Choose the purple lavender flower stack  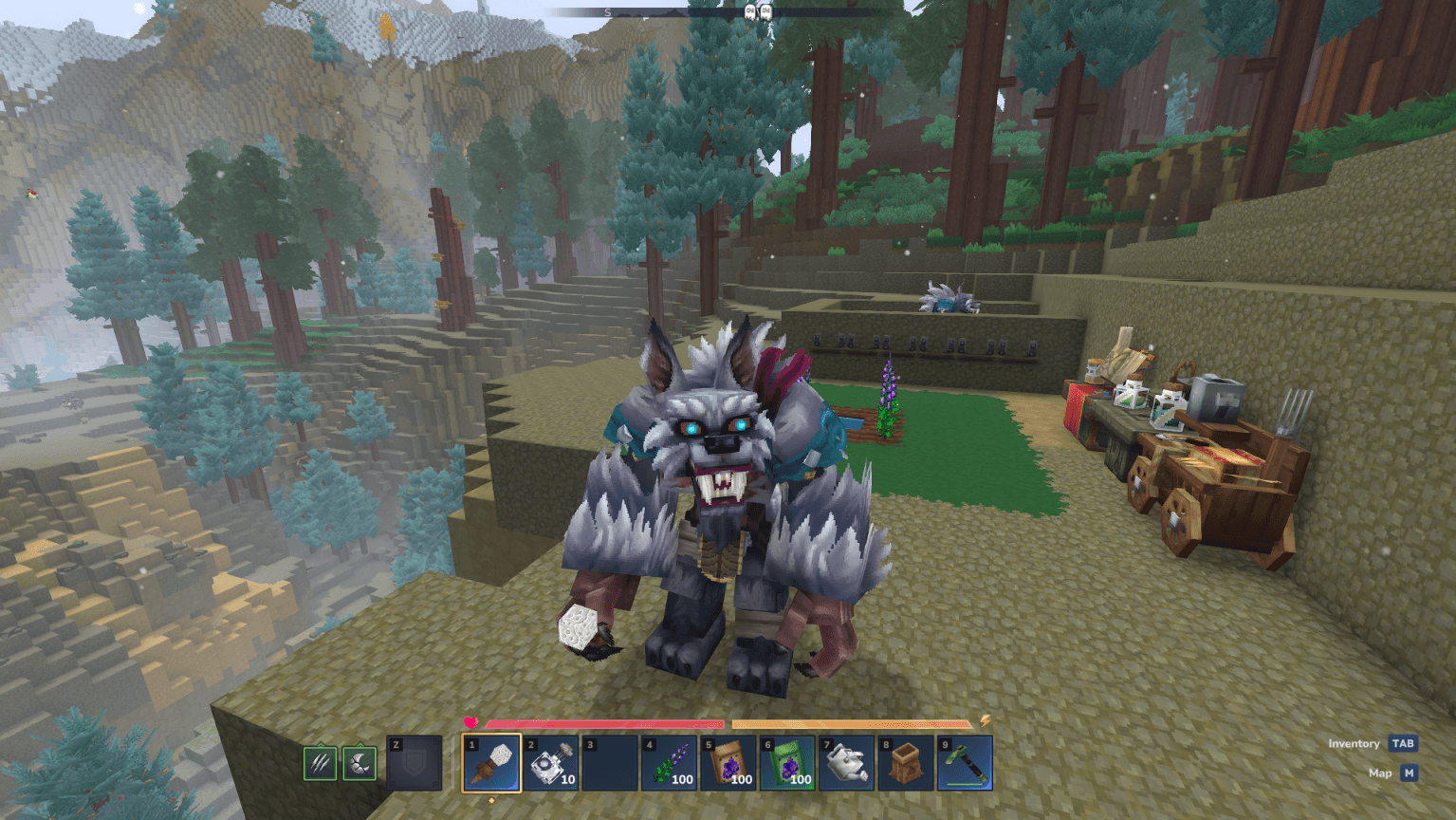tap(669, 763)
